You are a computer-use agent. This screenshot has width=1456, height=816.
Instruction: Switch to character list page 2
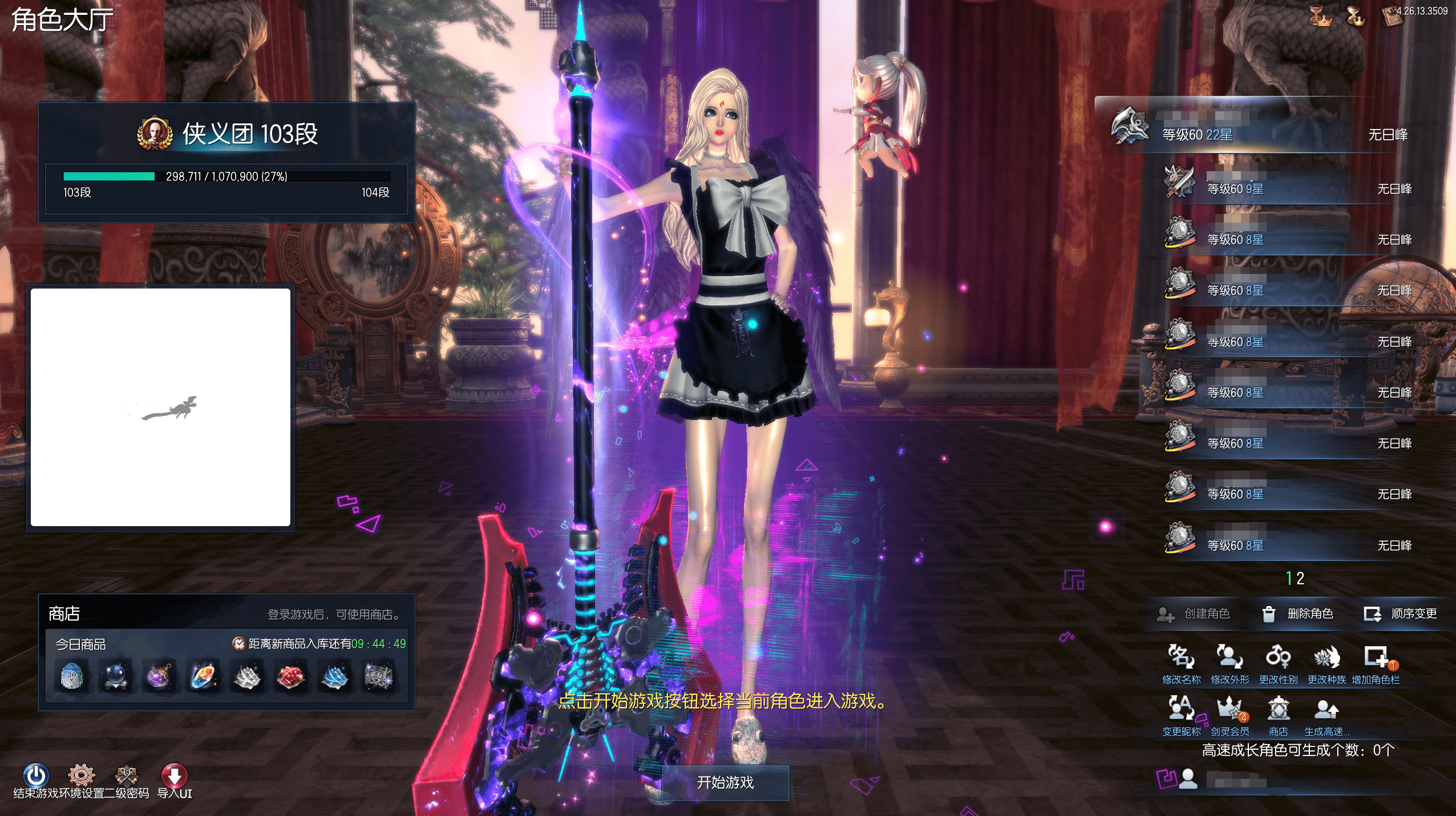[x=1300, y=579]
